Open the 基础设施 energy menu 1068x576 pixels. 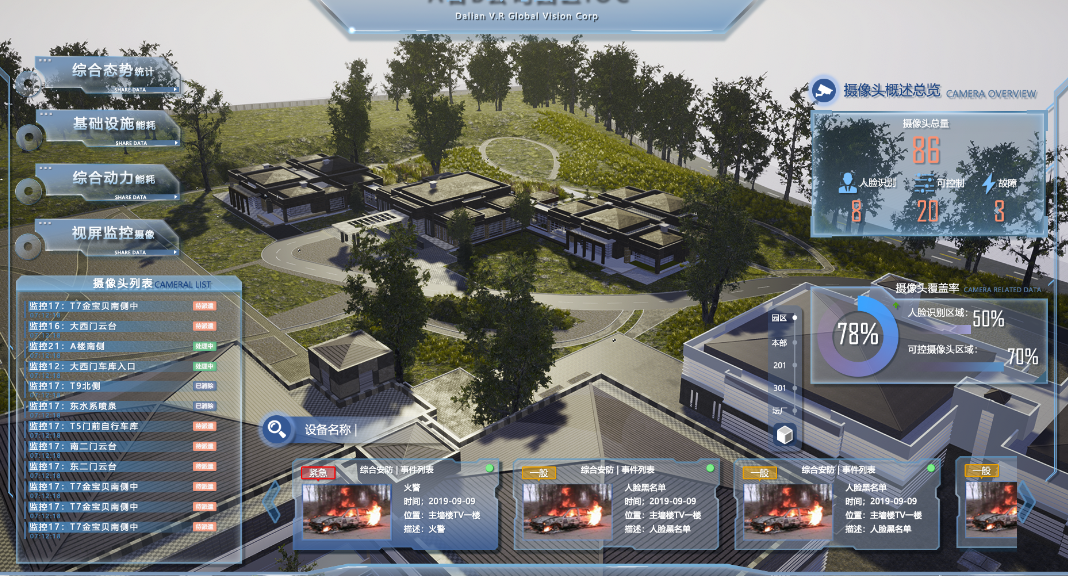pos(110,126)
